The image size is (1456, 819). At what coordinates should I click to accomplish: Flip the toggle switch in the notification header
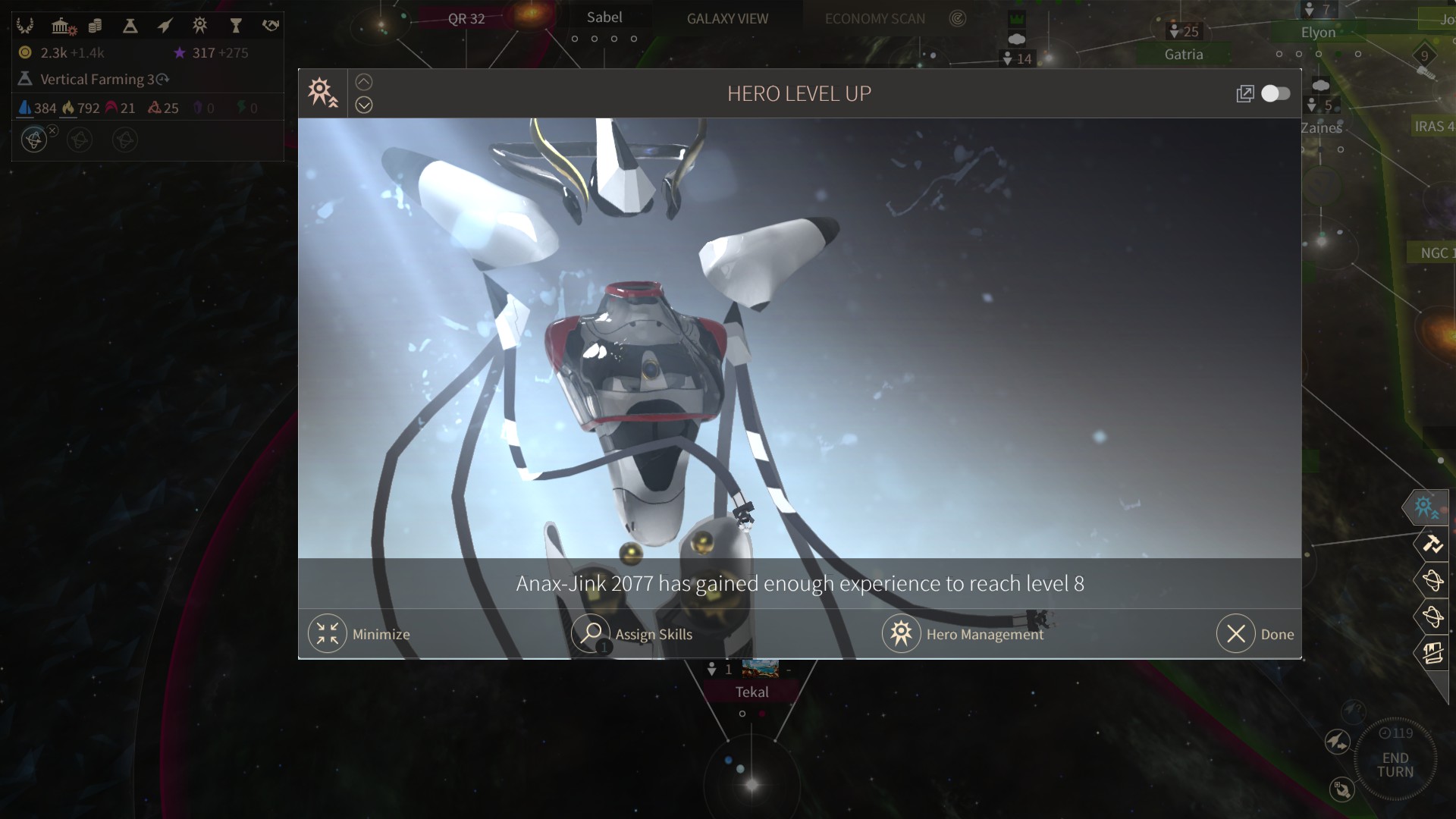(1276, 93)
